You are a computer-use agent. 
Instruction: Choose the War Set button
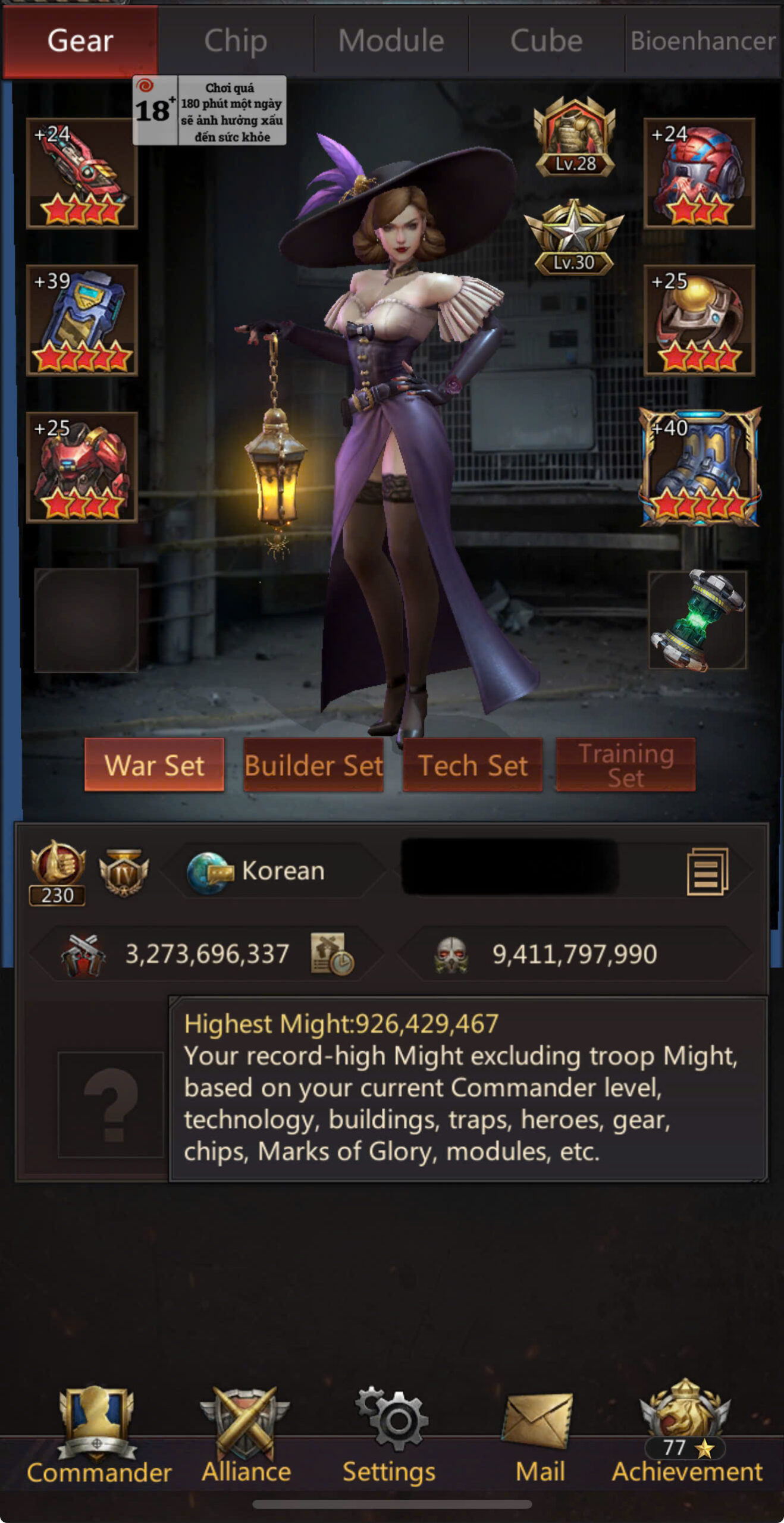(154, 765)
